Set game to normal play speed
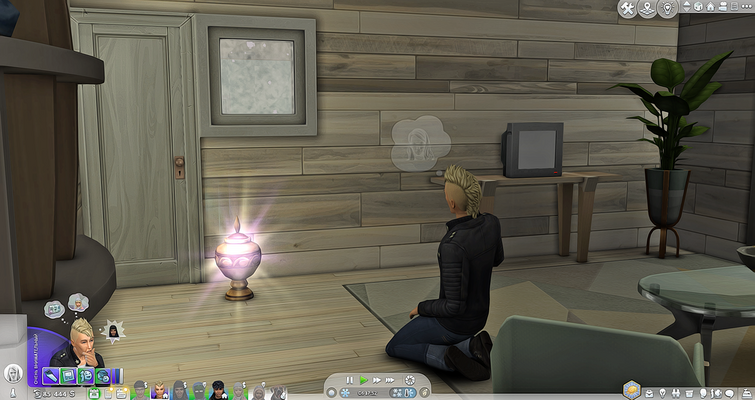Viewport: 755px width, 400px height. (363, 380)
